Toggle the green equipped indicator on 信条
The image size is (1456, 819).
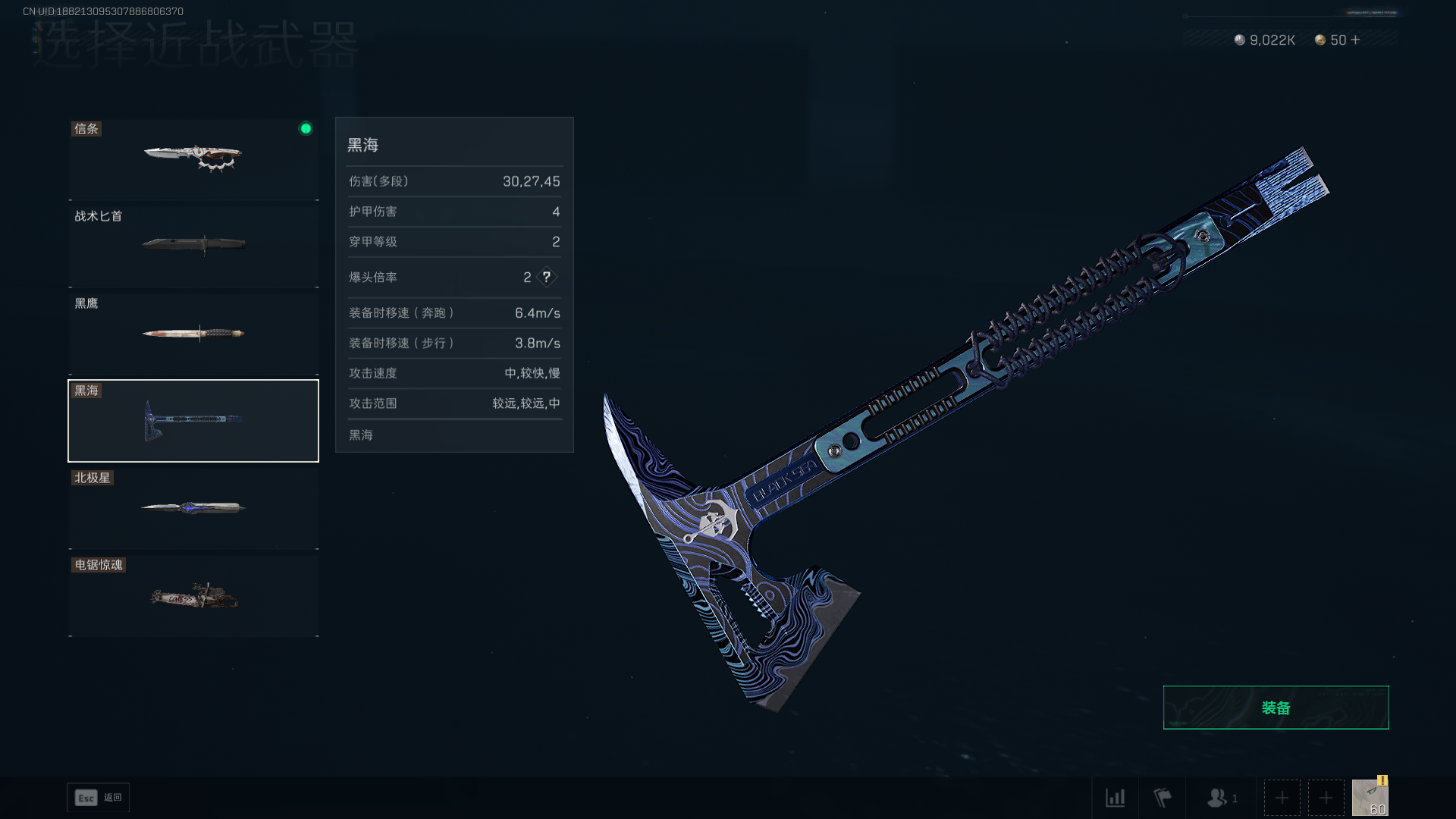pyautogui.click(x=306, y=128)
